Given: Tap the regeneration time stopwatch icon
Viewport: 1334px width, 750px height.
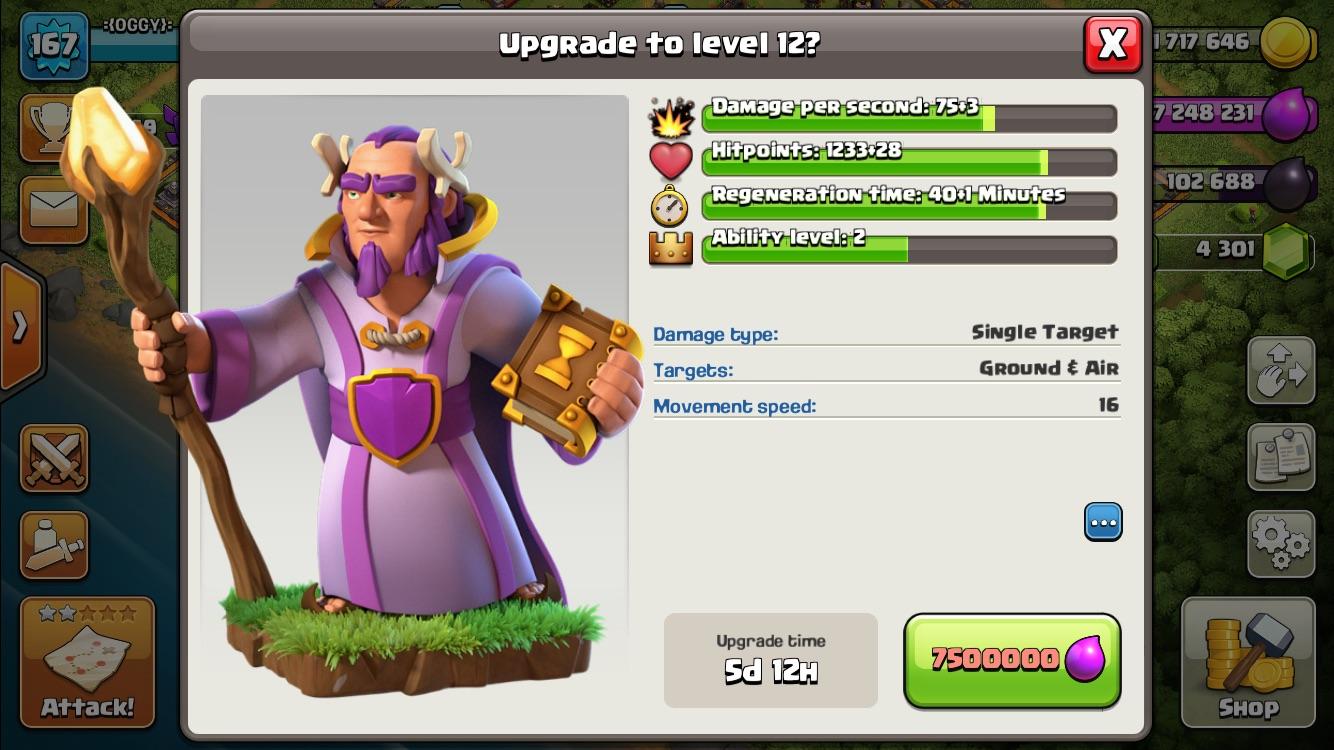Looking at the screenshot, I should click(x=671, y=204).
